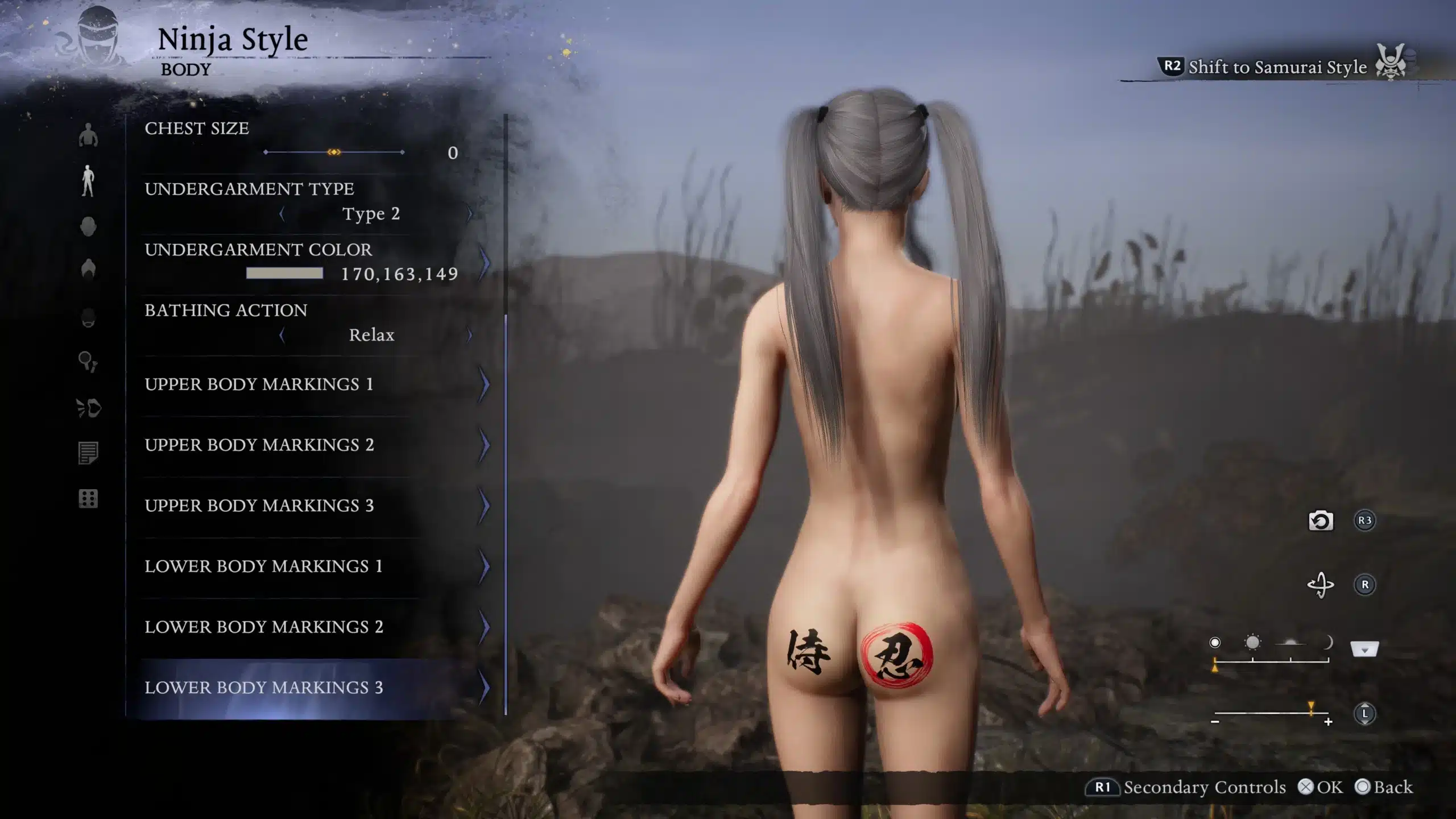The image size is (1456, 819).
Task: Adjust the time-of-day lighting slider
Action: click(x=1271, y=661)
